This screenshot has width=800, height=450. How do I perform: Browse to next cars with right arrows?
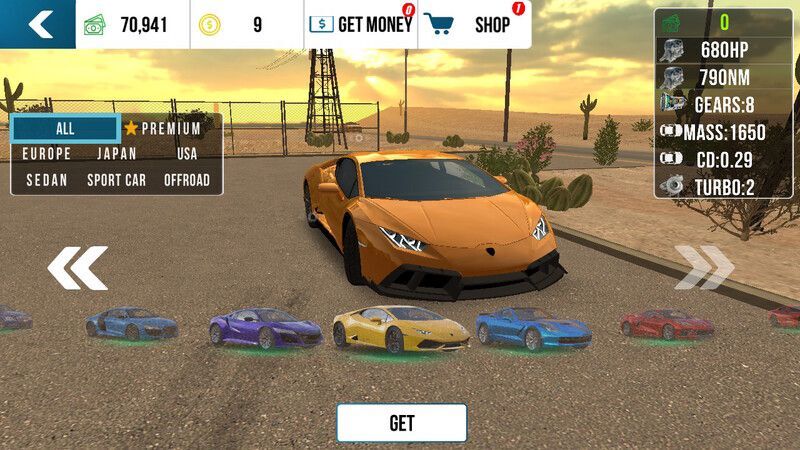click(704, 268)
